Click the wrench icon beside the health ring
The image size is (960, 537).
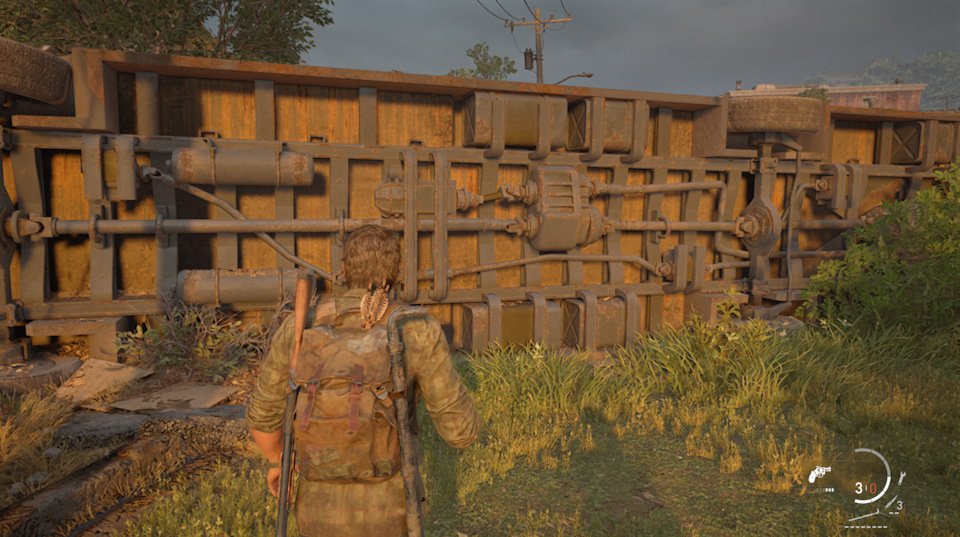[901, 478]
